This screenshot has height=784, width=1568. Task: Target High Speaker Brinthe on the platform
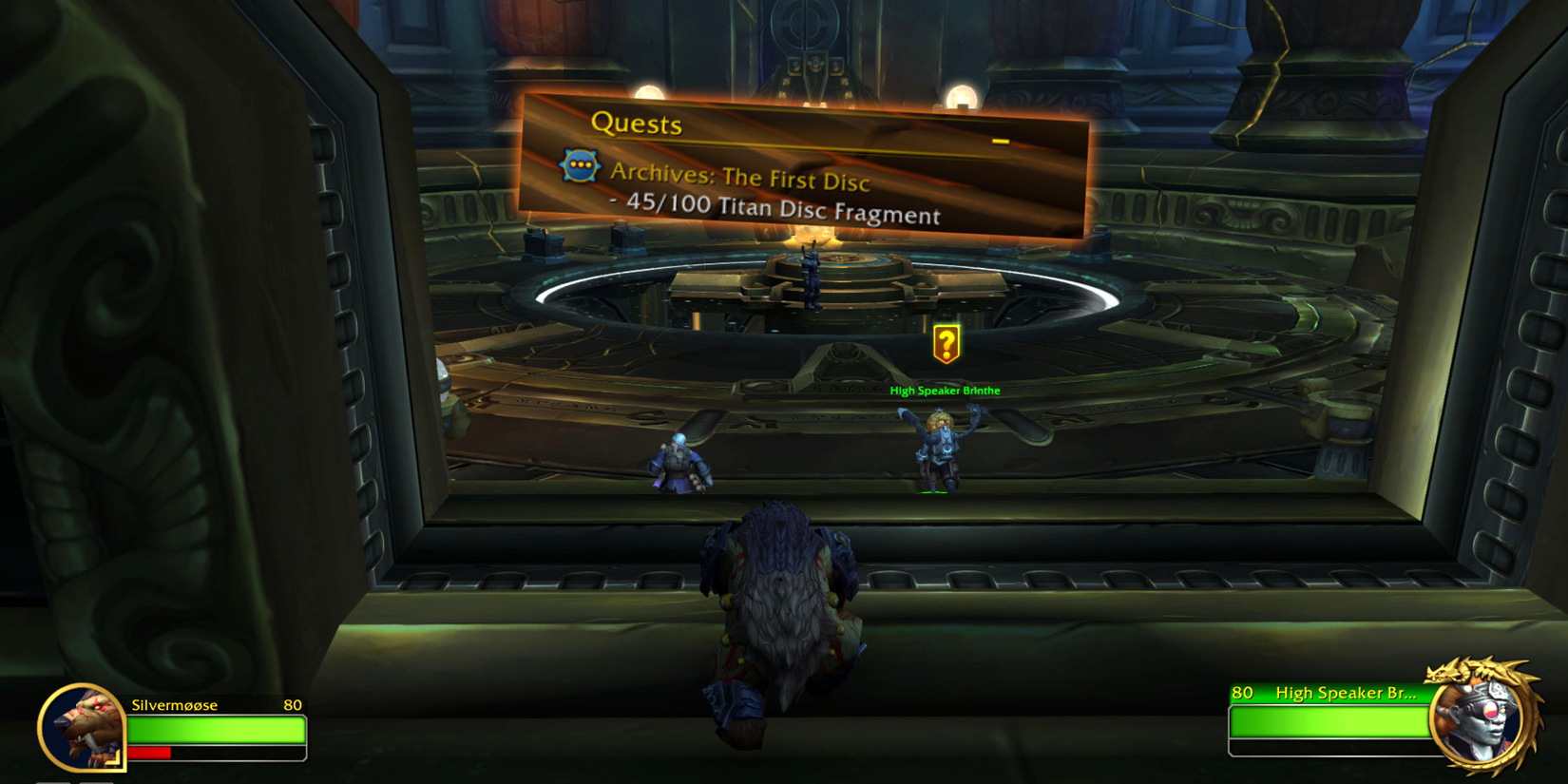coord(941,447)
